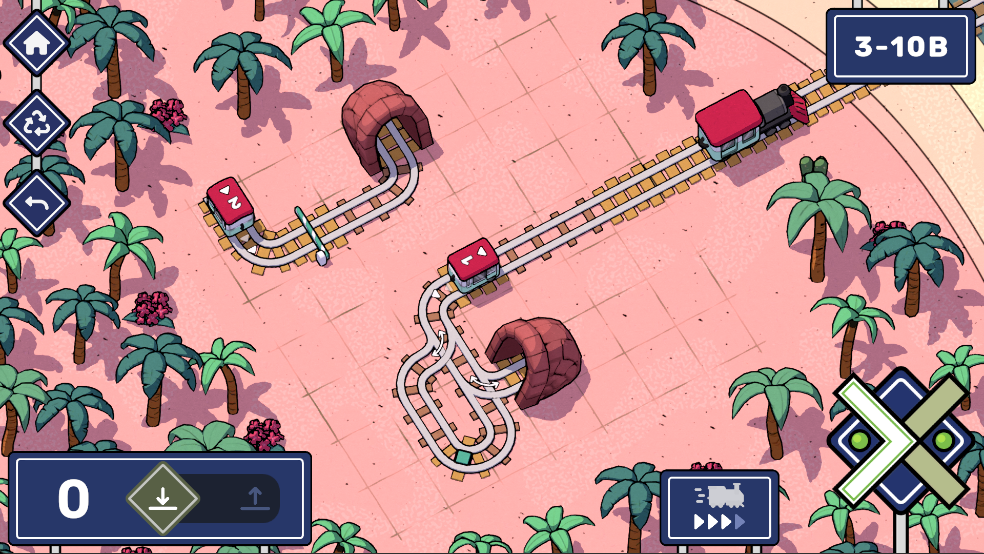Open the 3-10B level sign

tap(901, 47)
